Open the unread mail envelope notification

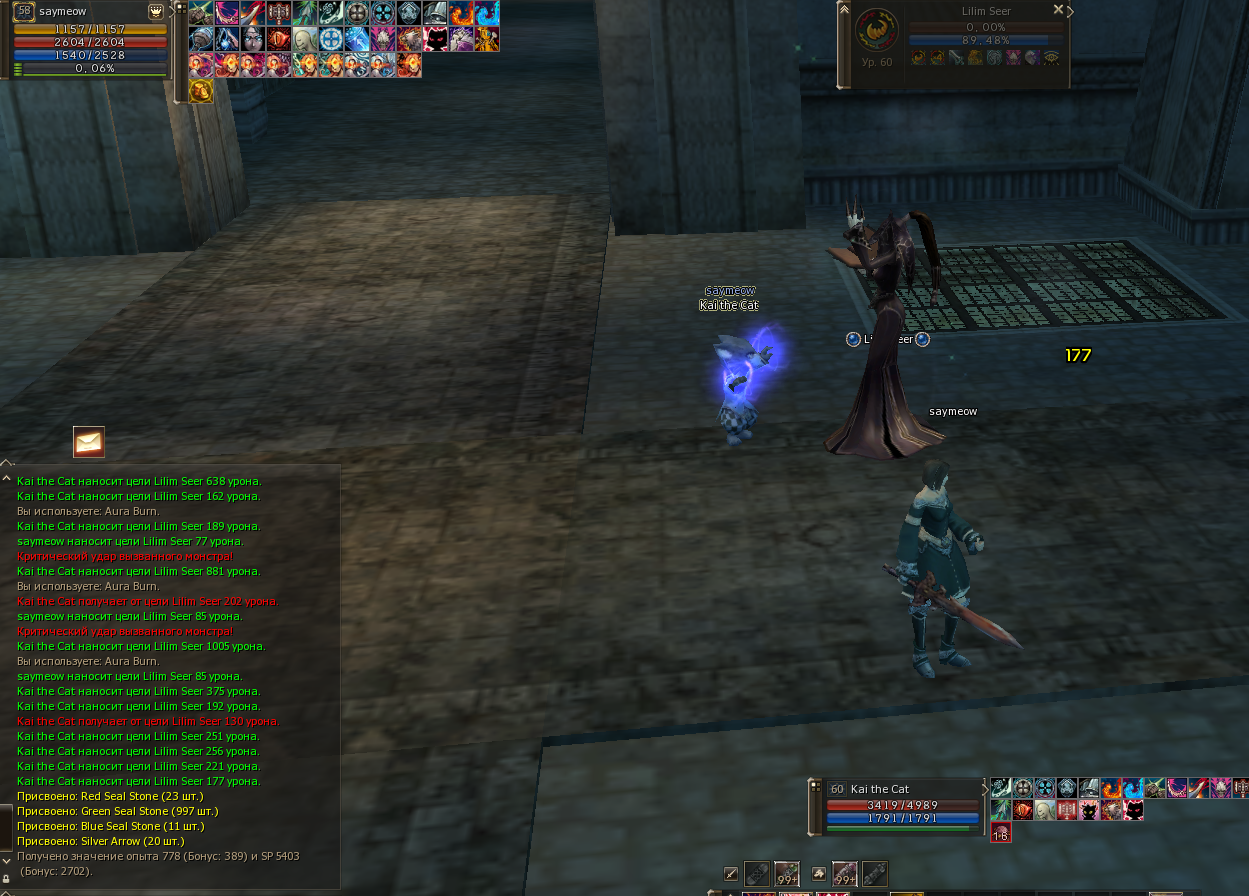pyautogui.click(x=89, y=441)
